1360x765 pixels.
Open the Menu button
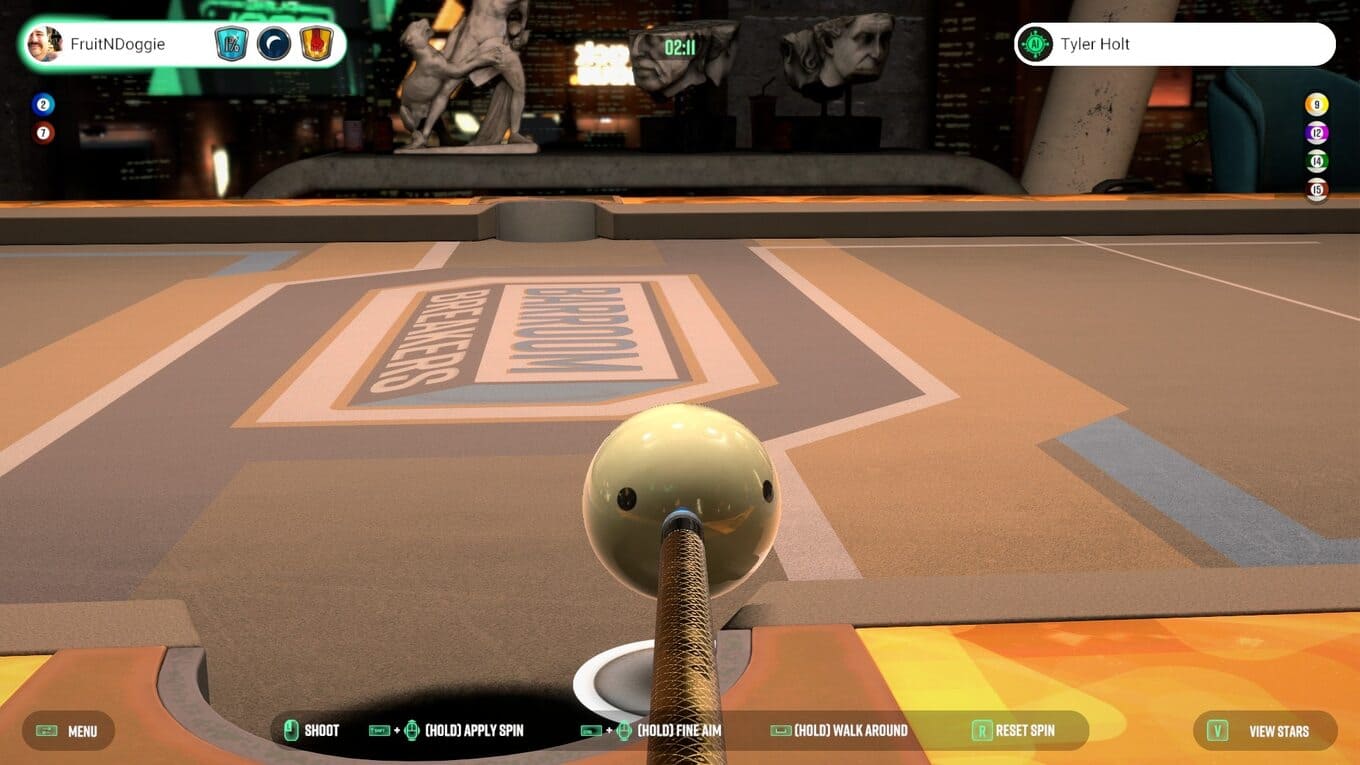[x=68, y=731]
